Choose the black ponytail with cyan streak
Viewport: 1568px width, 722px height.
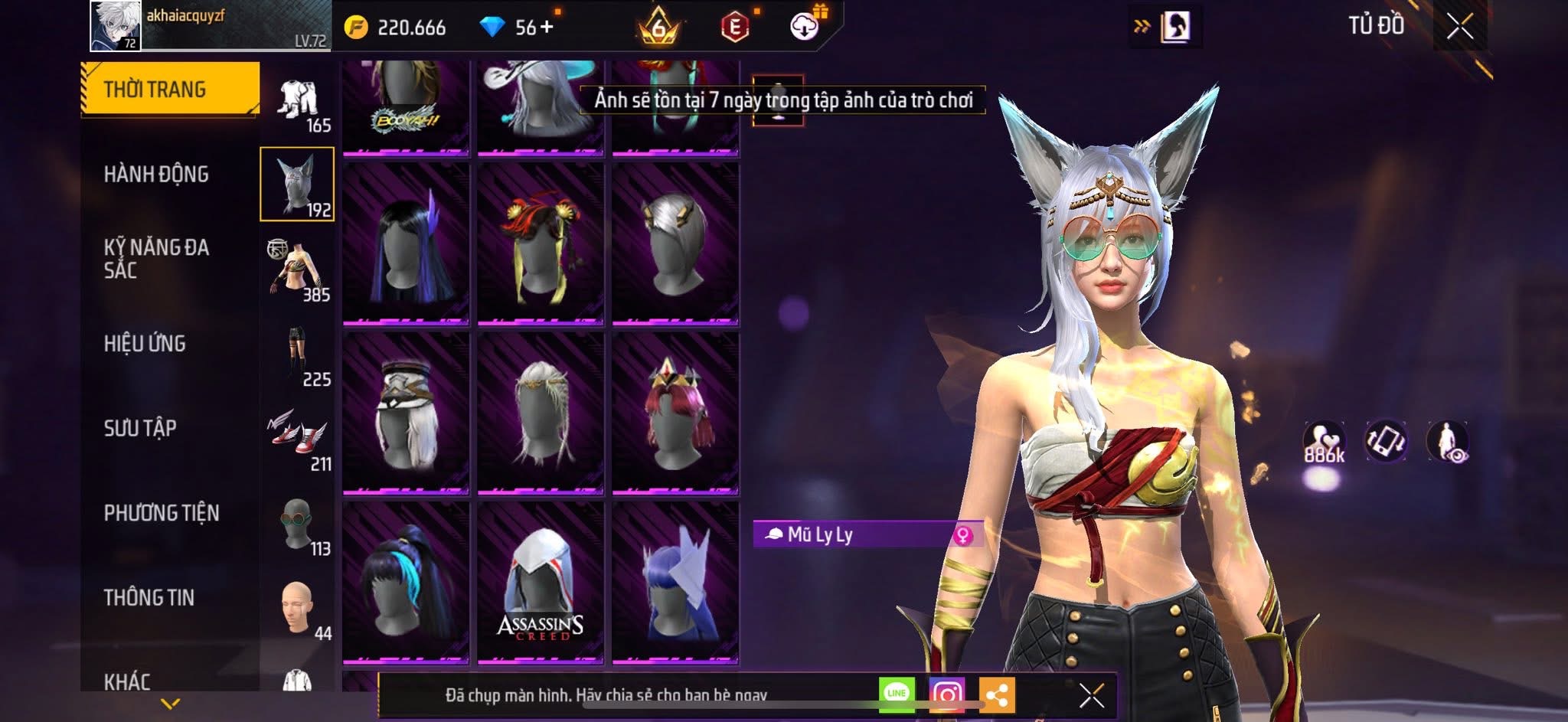pos(406,582)
